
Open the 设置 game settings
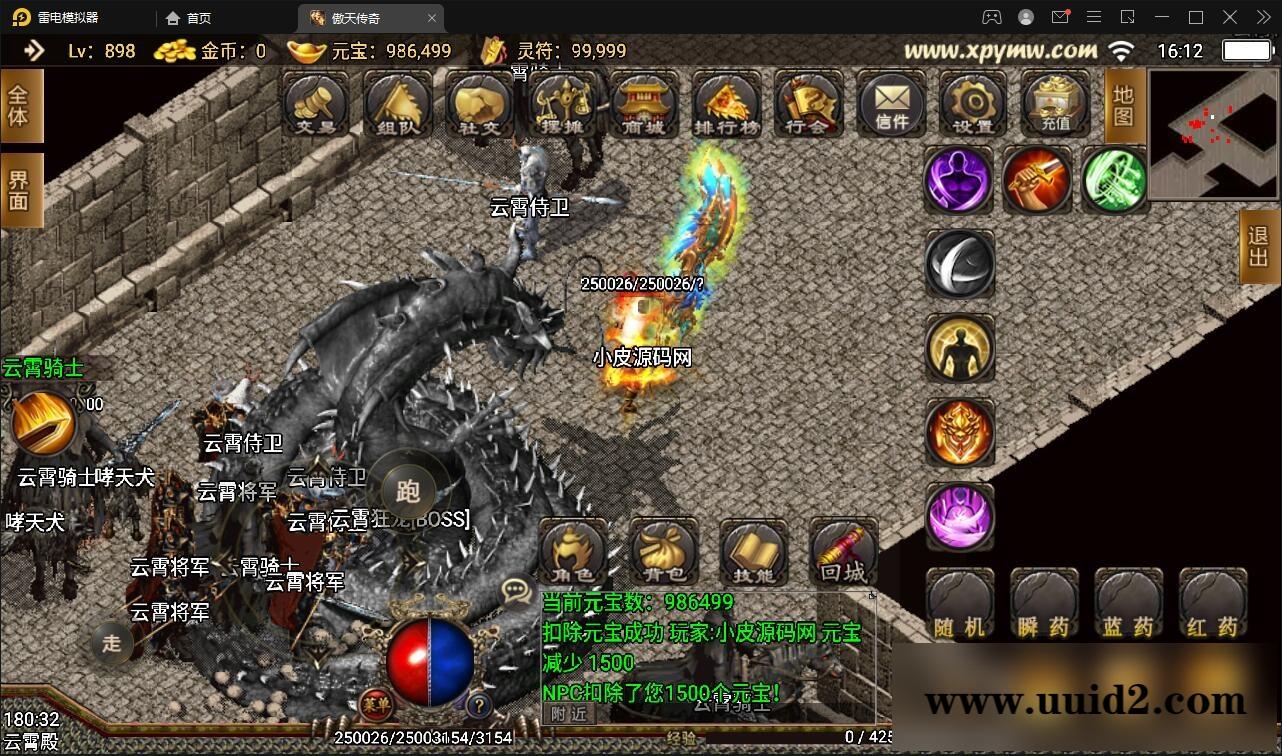[972, 103]
